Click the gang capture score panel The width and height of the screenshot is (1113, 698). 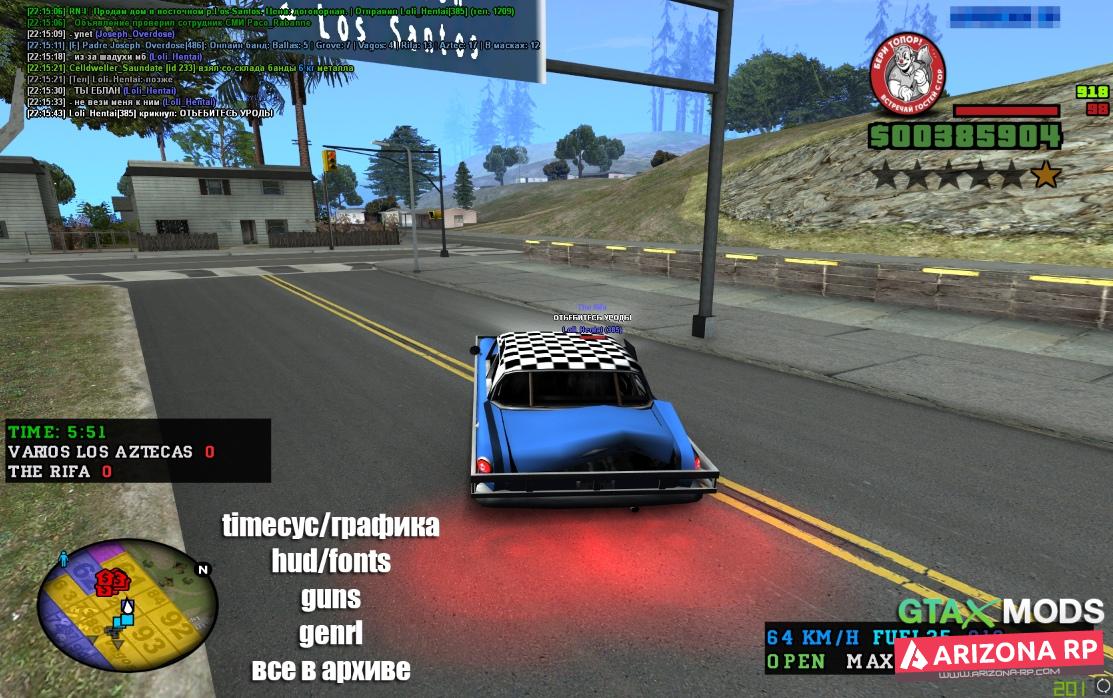coord(137,451)
